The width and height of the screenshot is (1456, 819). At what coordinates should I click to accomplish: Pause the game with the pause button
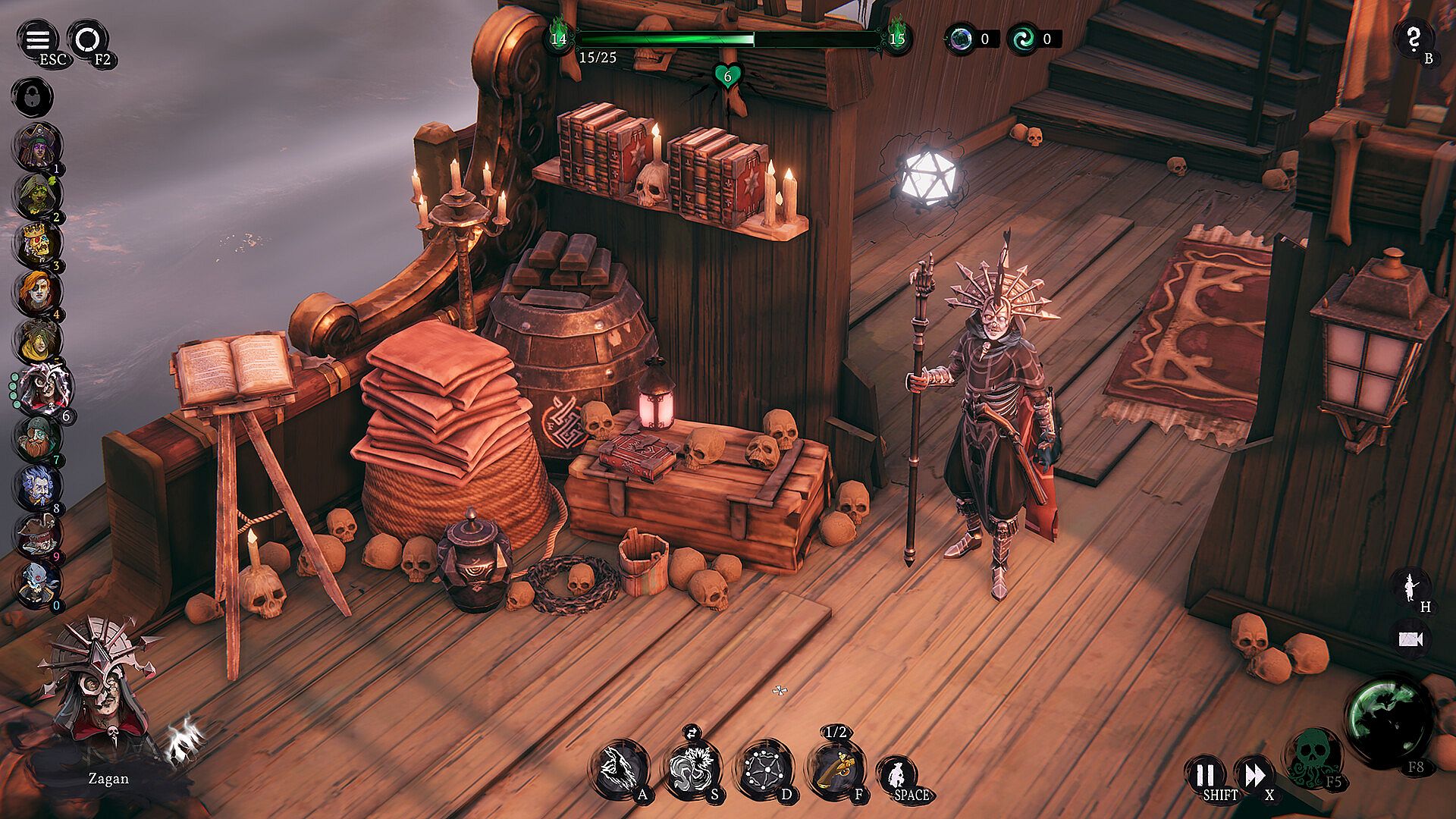(x=1205, y=776)
